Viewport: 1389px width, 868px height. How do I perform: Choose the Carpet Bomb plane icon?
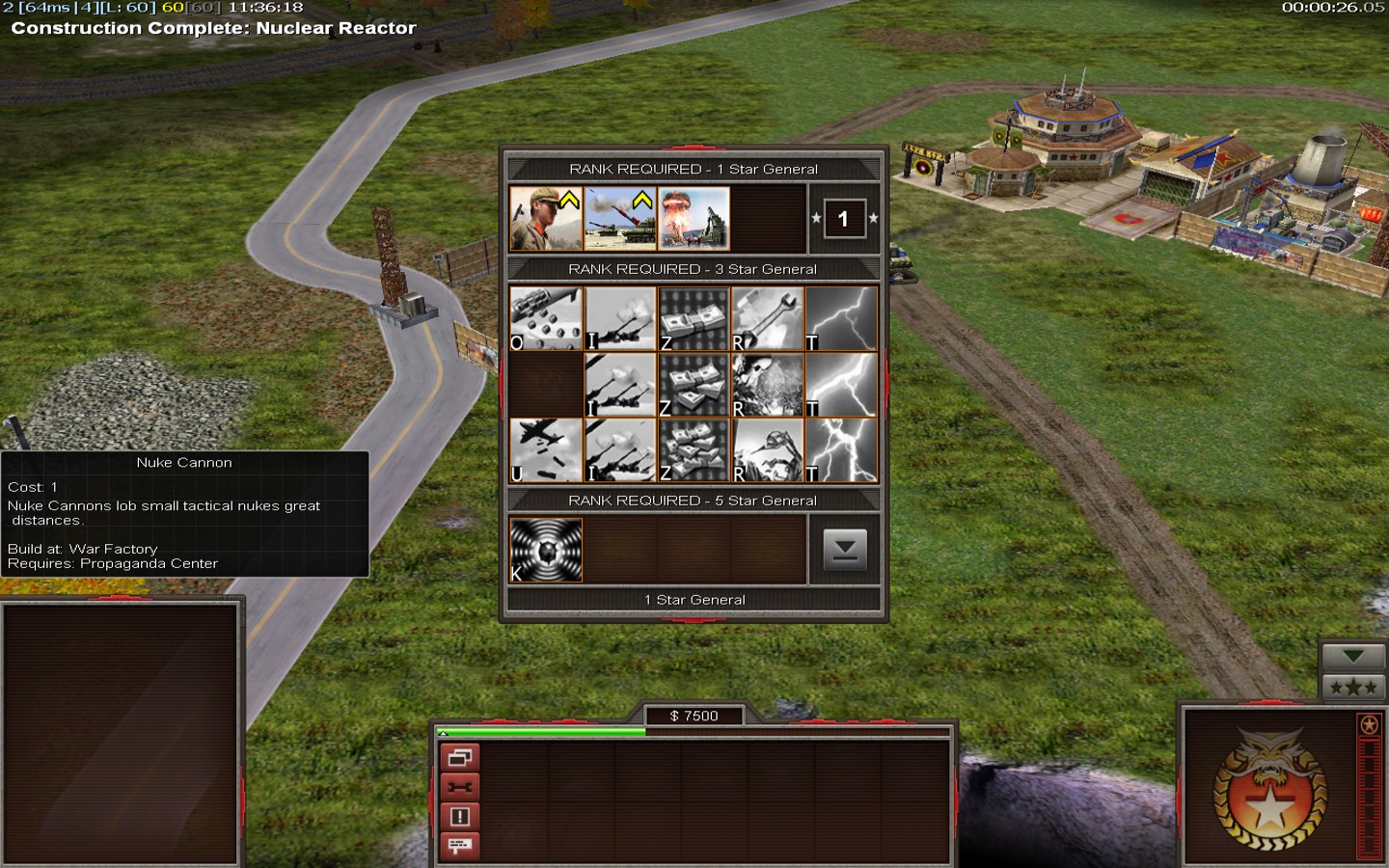pos(546,450)
